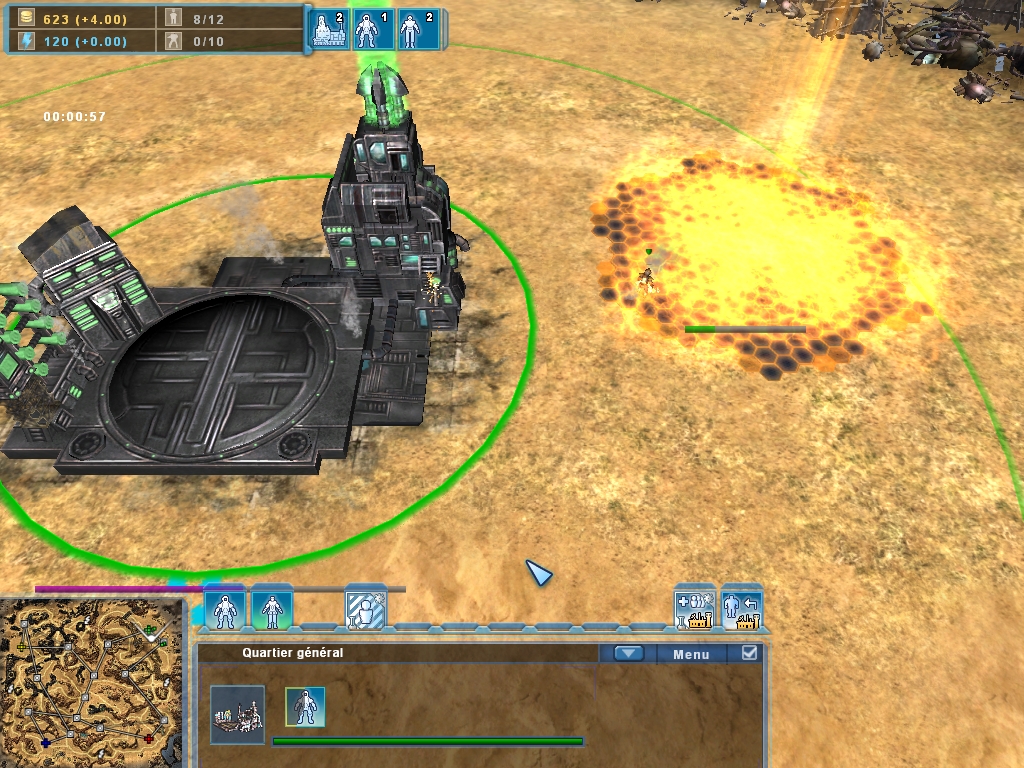
Task: Expand the blue dropdown arrow button
Action: 628,654
